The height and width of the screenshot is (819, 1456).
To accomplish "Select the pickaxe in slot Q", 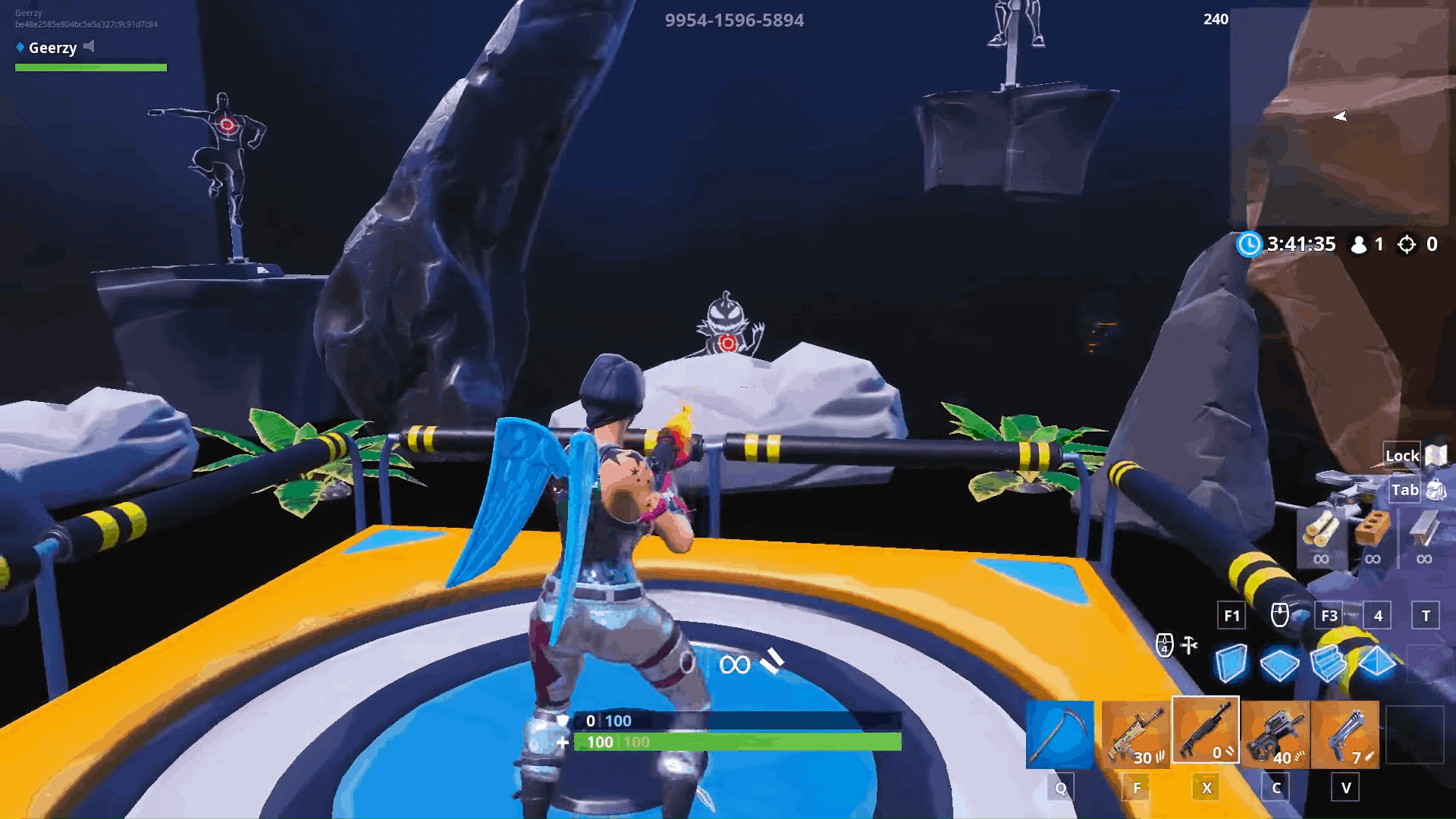I will point(1059,730).
